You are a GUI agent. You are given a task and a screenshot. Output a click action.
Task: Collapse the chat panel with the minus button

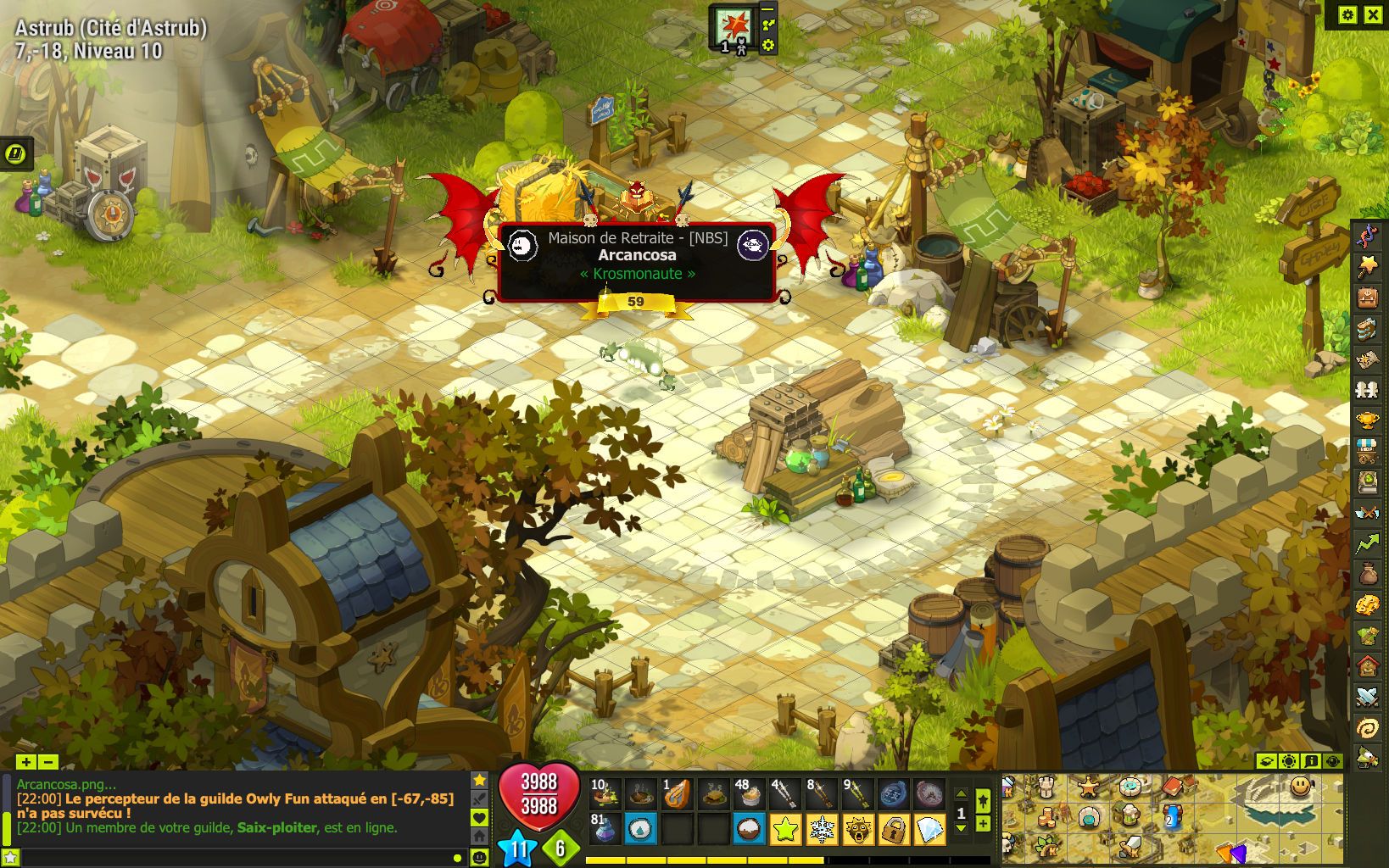(49, 763)
